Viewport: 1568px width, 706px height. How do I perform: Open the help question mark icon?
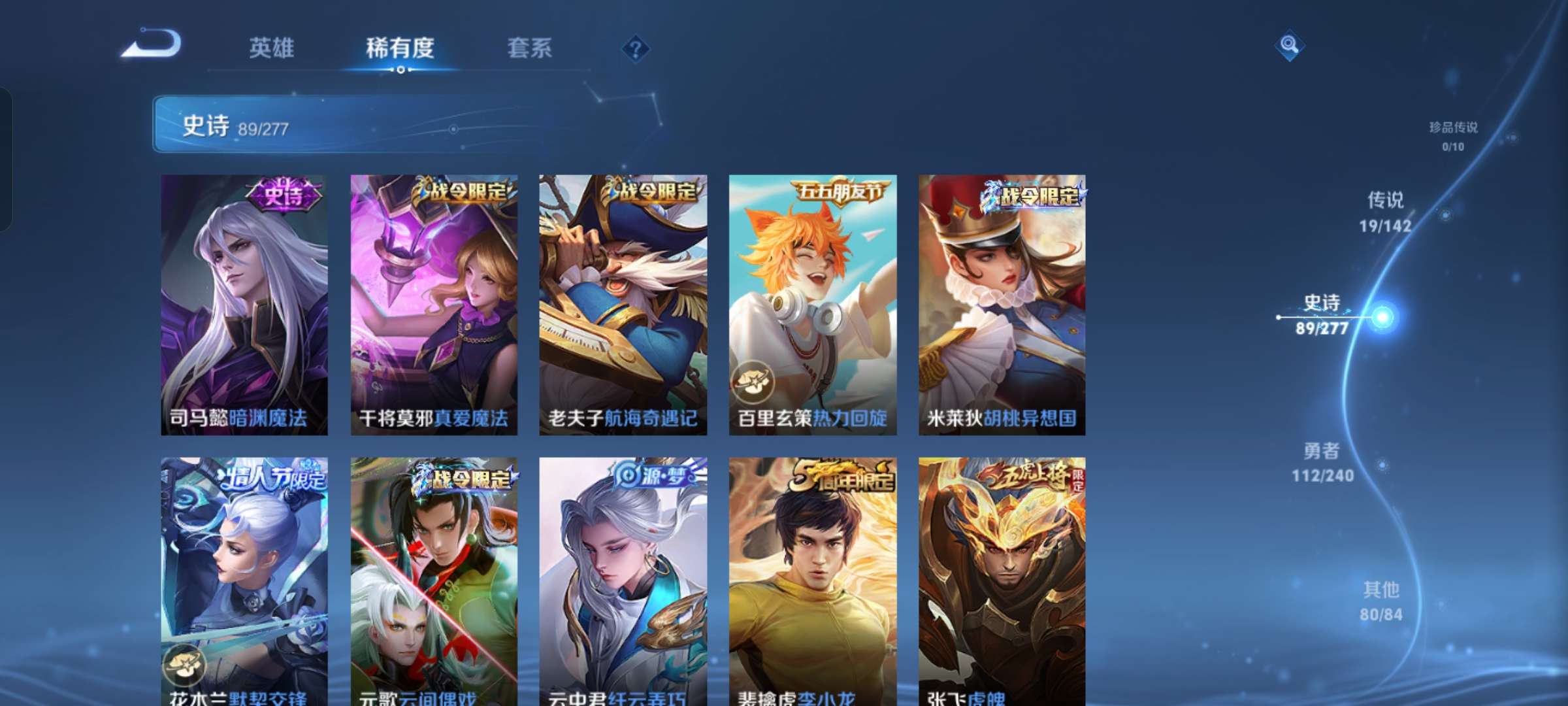tap(633, 49)
